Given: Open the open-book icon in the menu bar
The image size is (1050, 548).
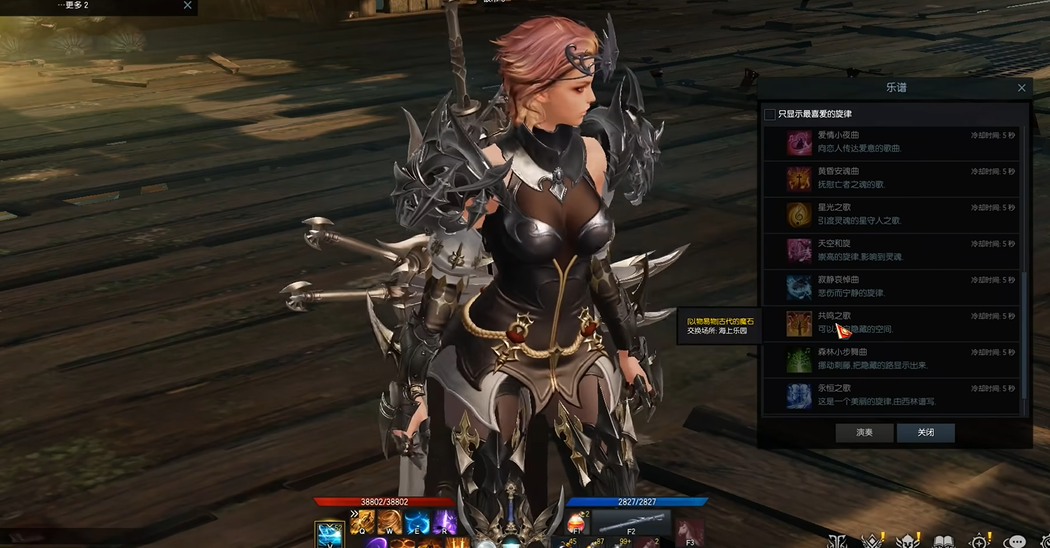Looking at the screenshot, I should click(943, 541).
